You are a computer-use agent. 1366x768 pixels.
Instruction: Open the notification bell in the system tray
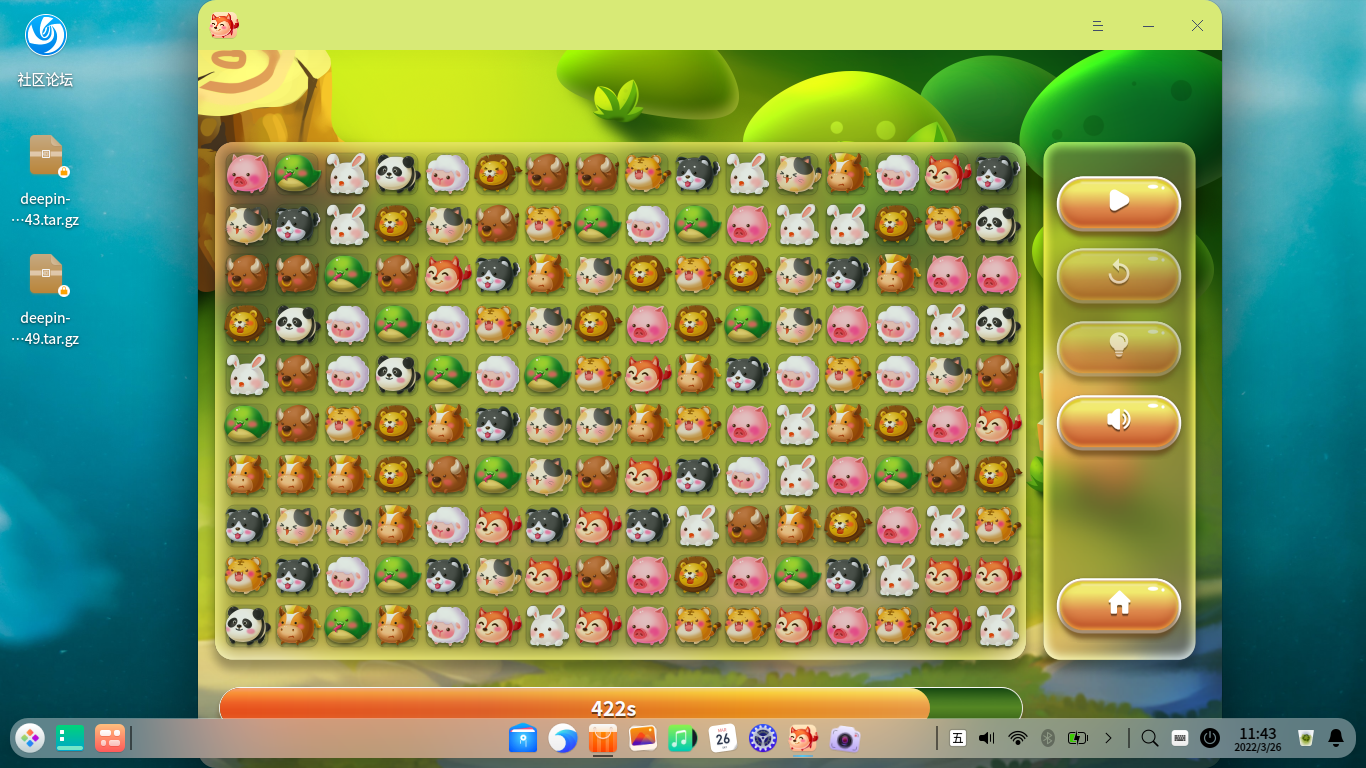tap(1338, 739)
